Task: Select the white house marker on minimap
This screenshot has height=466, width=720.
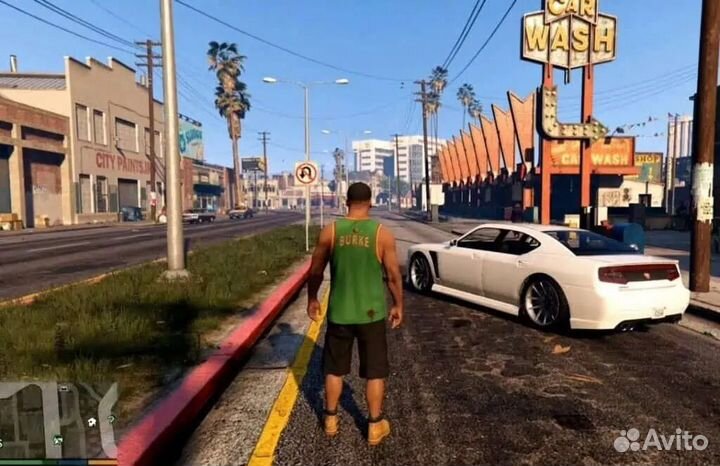Action: (92, 422)
